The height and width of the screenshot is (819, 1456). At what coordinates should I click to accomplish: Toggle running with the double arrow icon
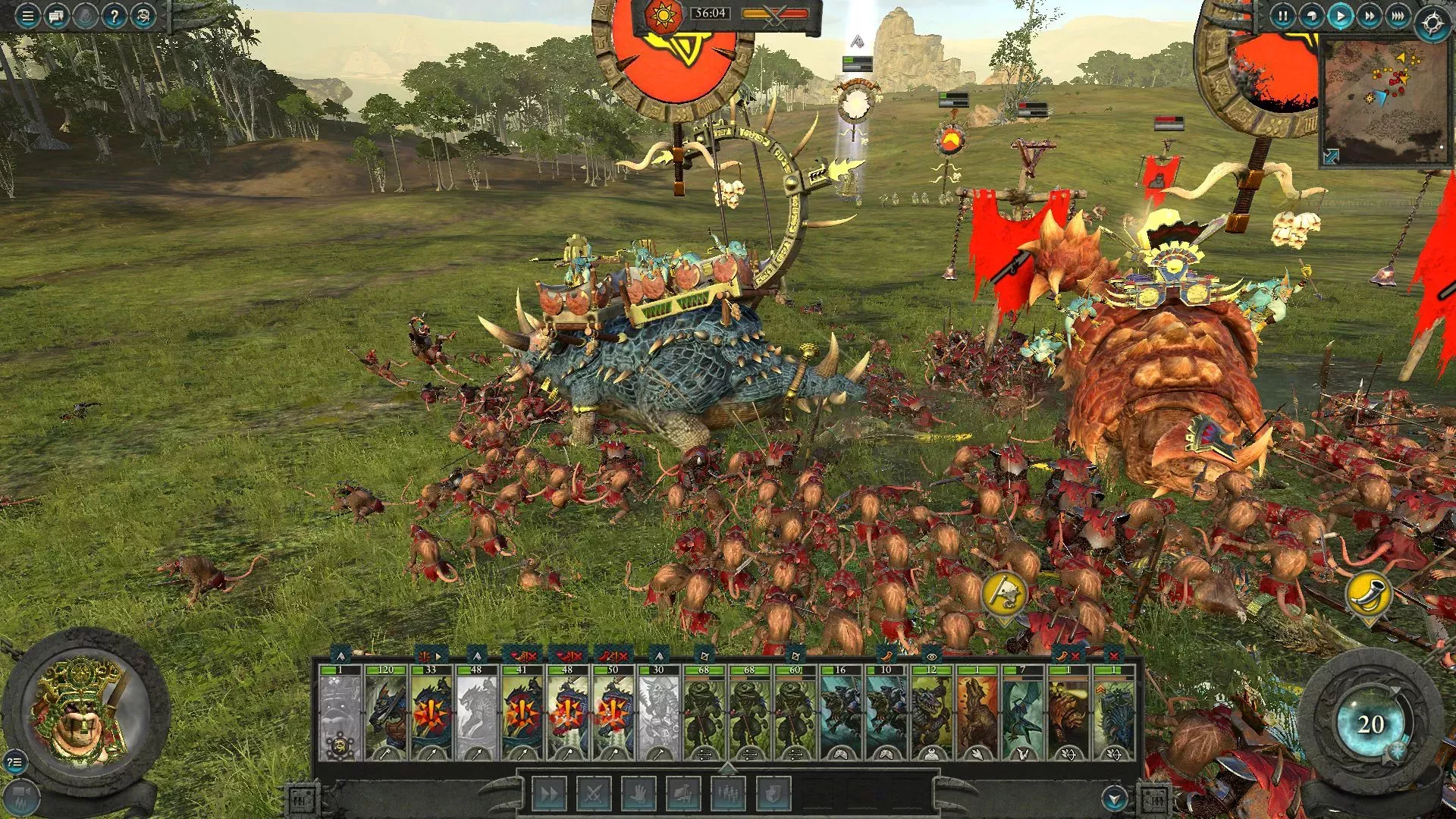[x=548, y=794]
